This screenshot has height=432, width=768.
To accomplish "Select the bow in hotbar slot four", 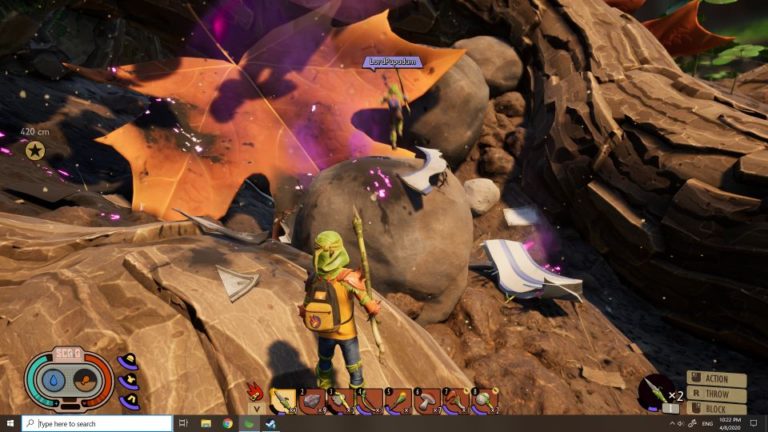I will point(369,401).
